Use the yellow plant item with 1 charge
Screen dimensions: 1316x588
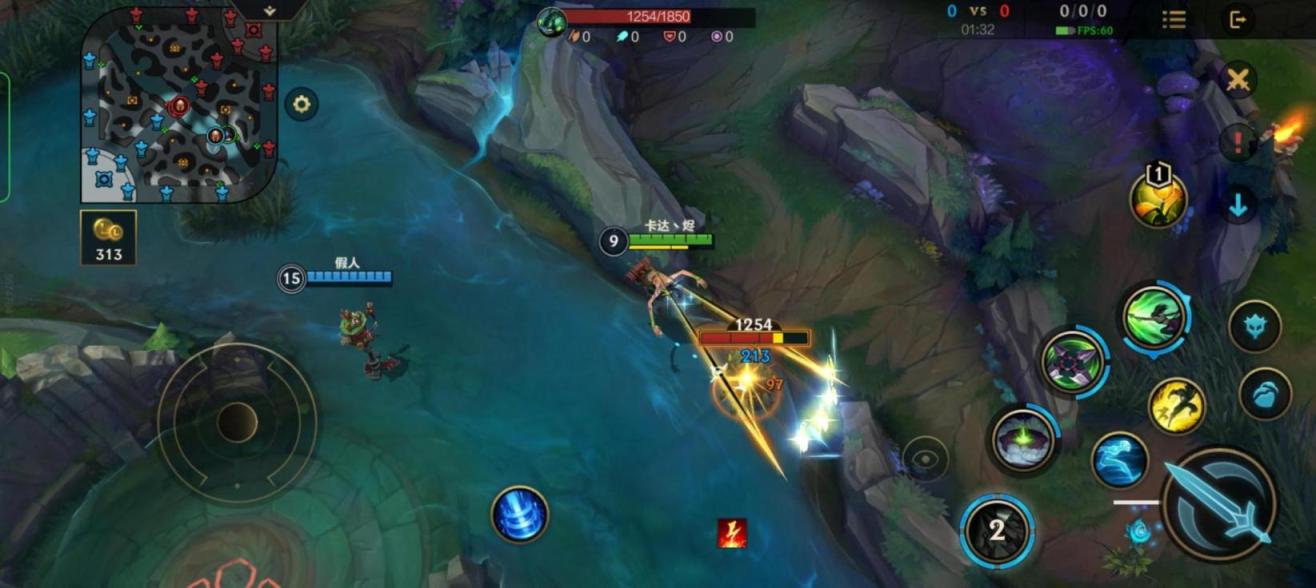tap(1159, 200)
